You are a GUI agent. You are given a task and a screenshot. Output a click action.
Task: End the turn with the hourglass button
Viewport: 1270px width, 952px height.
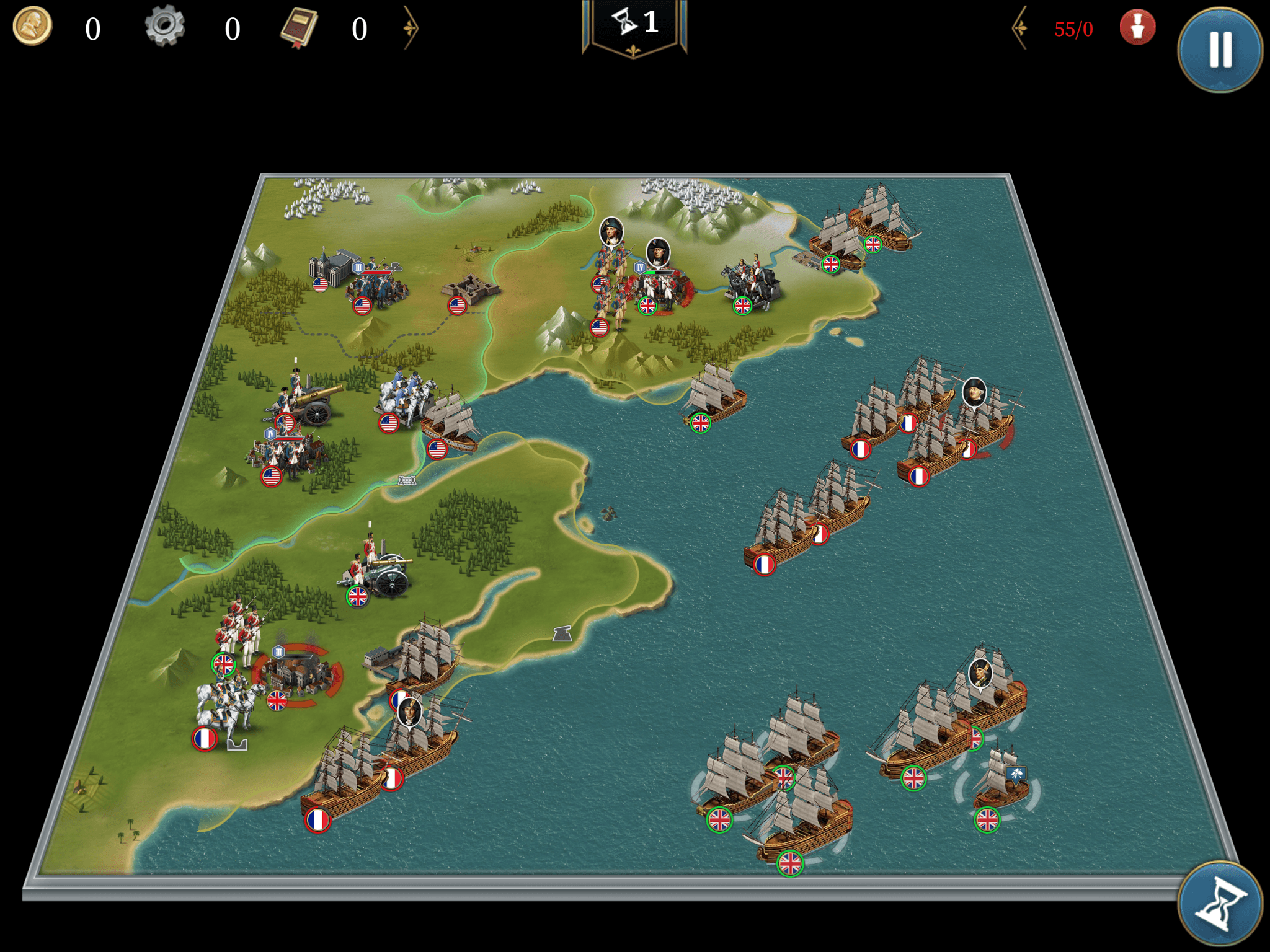pos(1219,904)
